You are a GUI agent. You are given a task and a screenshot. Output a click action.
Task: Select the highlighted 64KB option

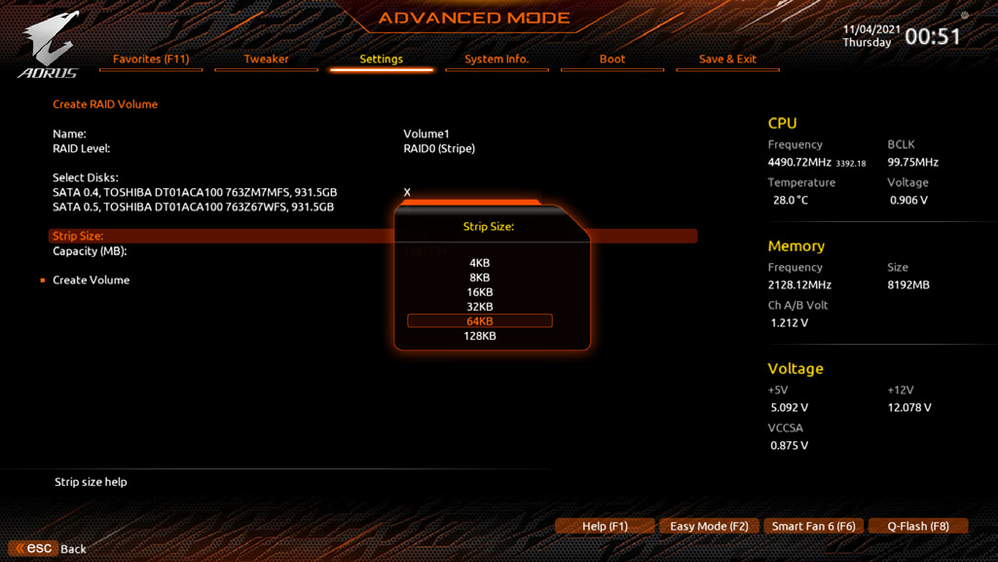[480, 321]
